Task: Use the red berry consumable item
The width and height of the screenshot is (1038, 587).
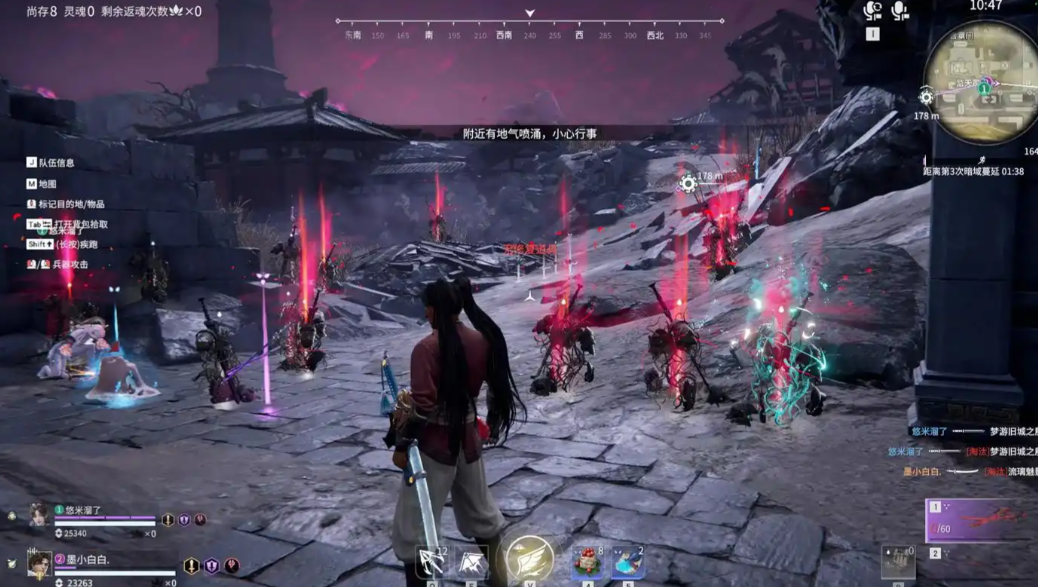Action: pyautogui.click(x=587, y=563)
